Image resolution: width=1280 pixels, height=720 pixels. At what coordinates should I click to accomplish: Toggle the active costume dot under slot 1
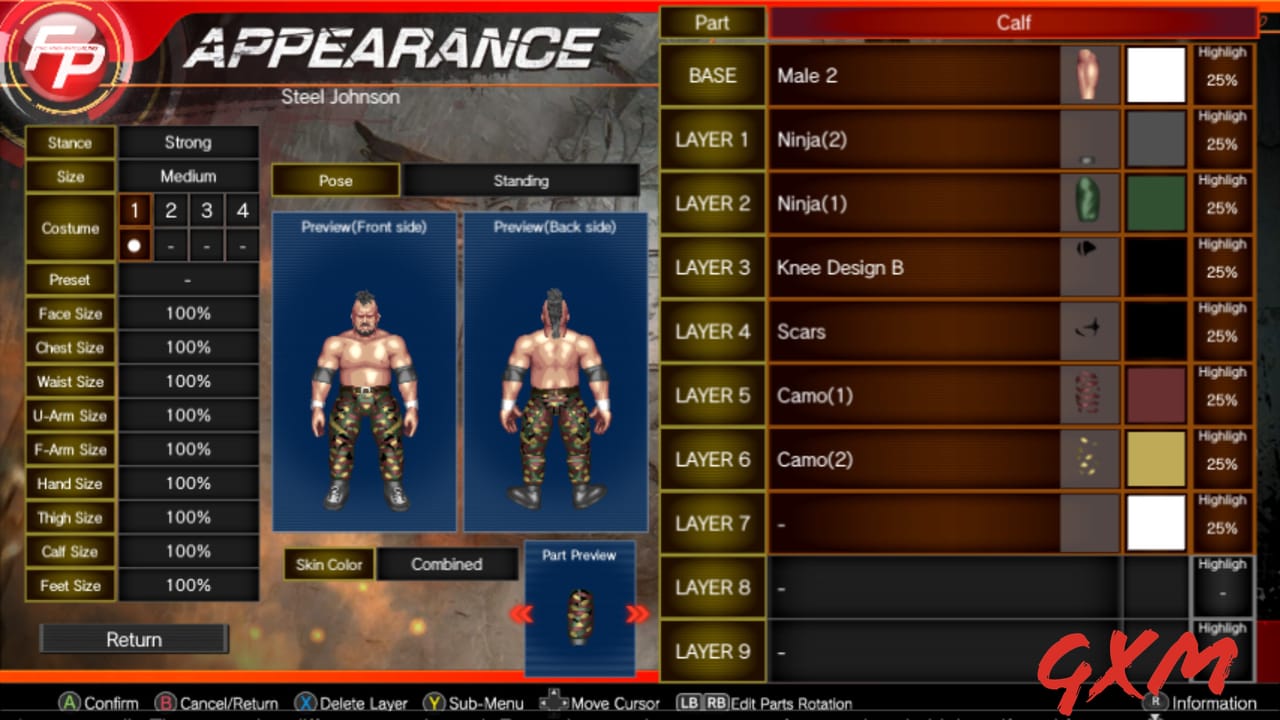click(135, 243)
